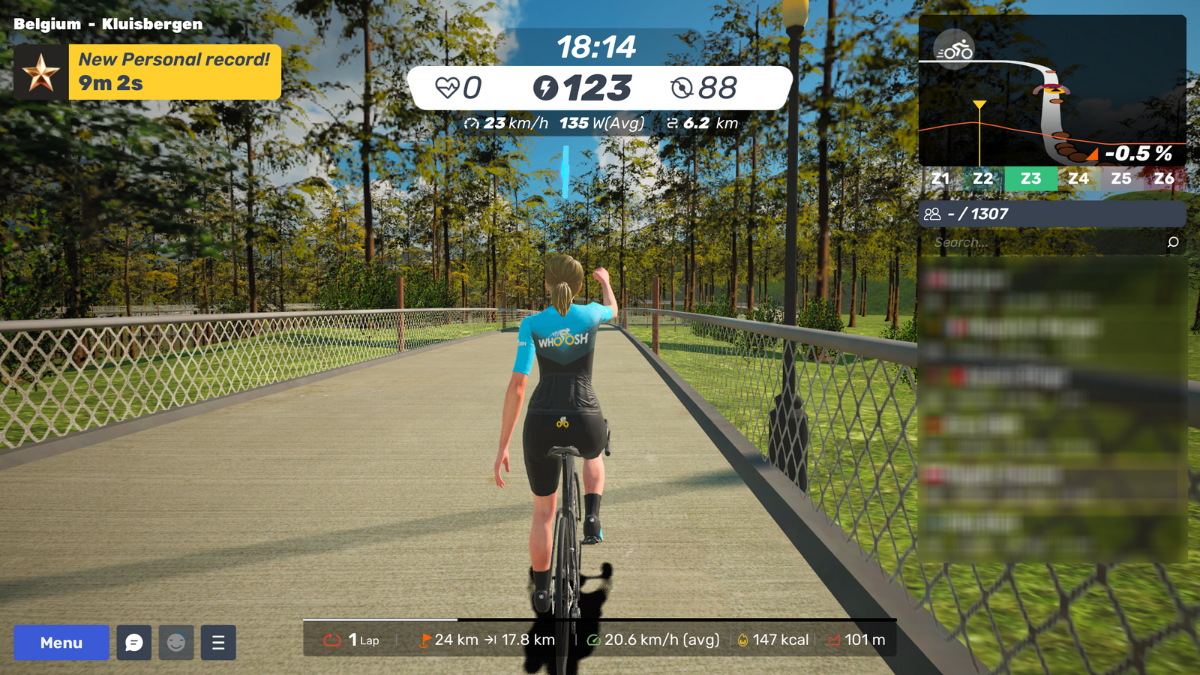
Task: Click the cyclist icon on minimap
Action: click(x=954, y=48)
